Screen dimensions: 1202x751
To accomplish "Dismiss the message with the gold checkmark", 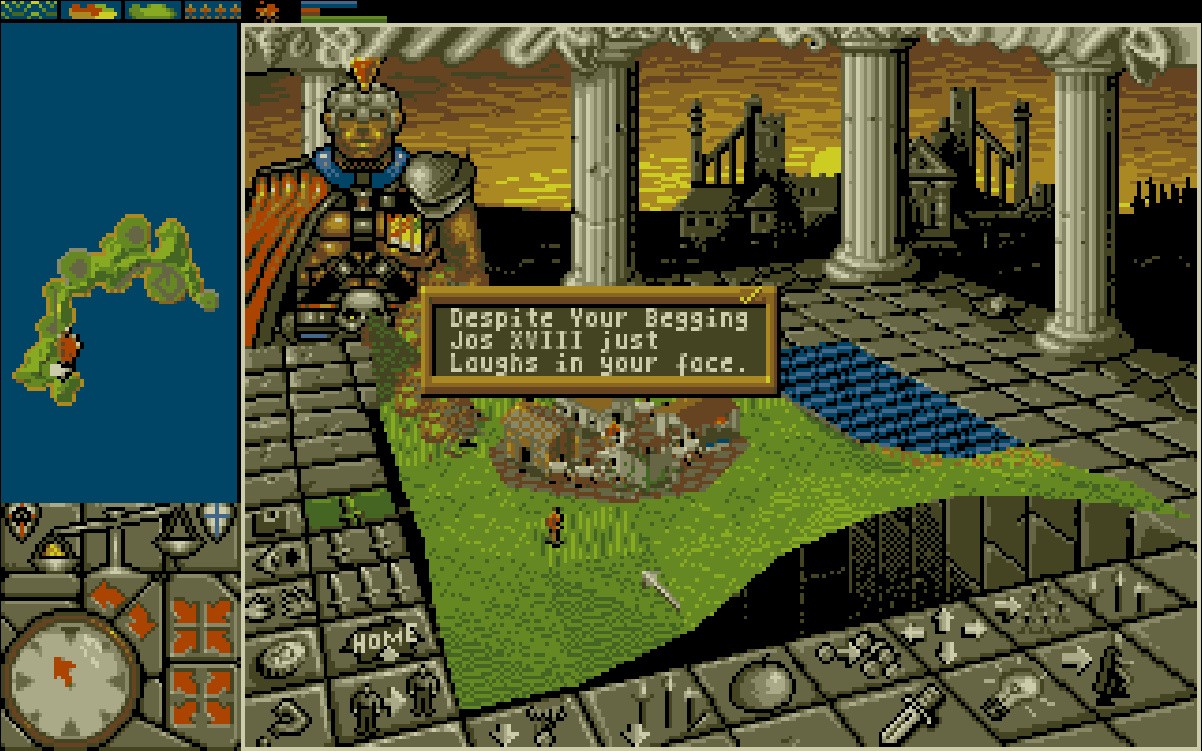I will point(752,295).
